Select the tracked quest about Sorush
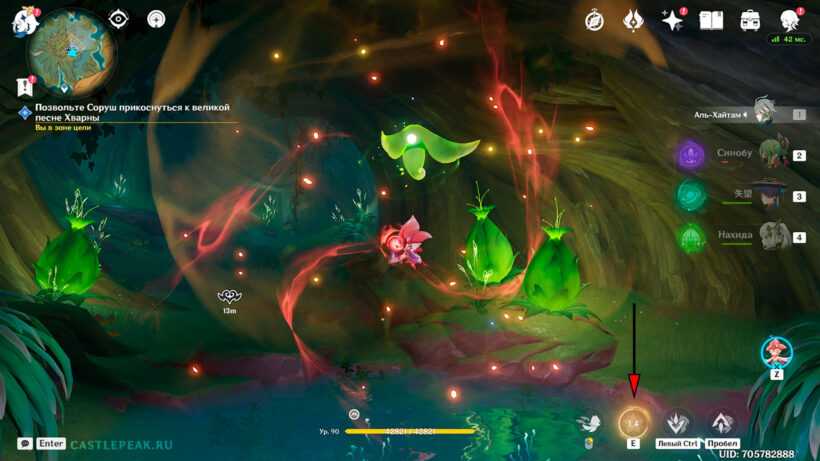820x461 pixels. [x=132, y=111]
